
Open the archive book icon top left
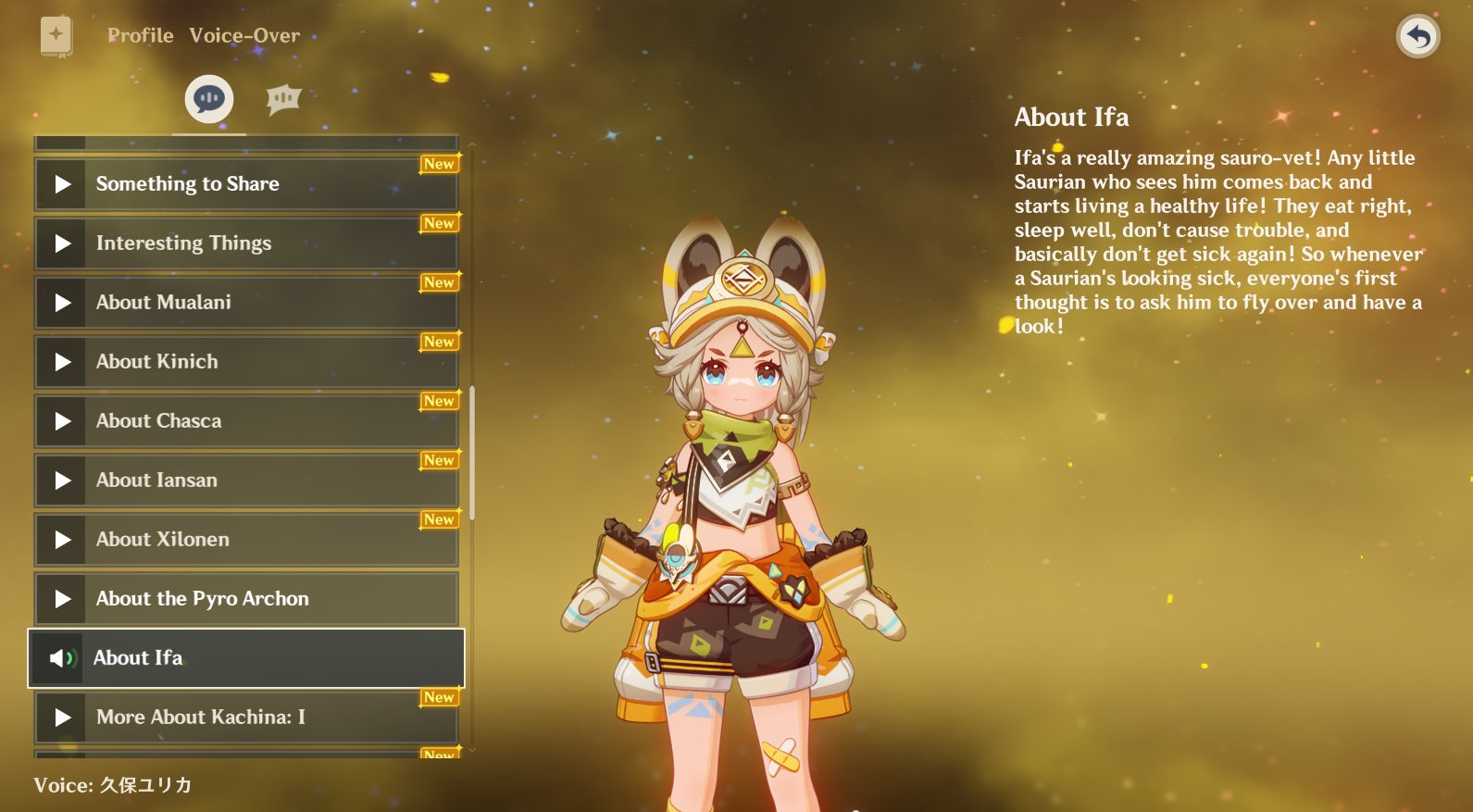tap(56, 33)
